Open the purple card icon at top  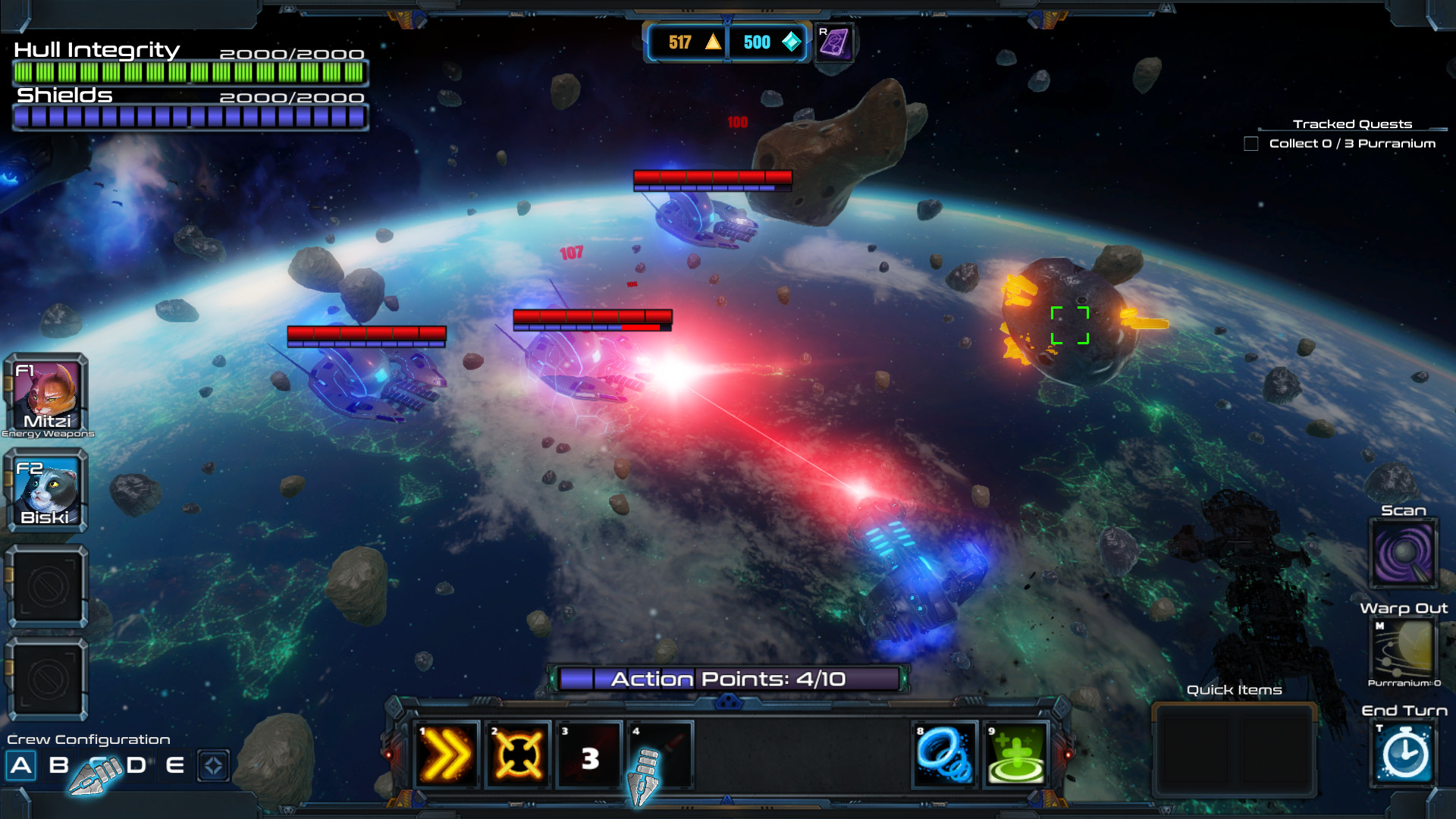pos(834,42)
